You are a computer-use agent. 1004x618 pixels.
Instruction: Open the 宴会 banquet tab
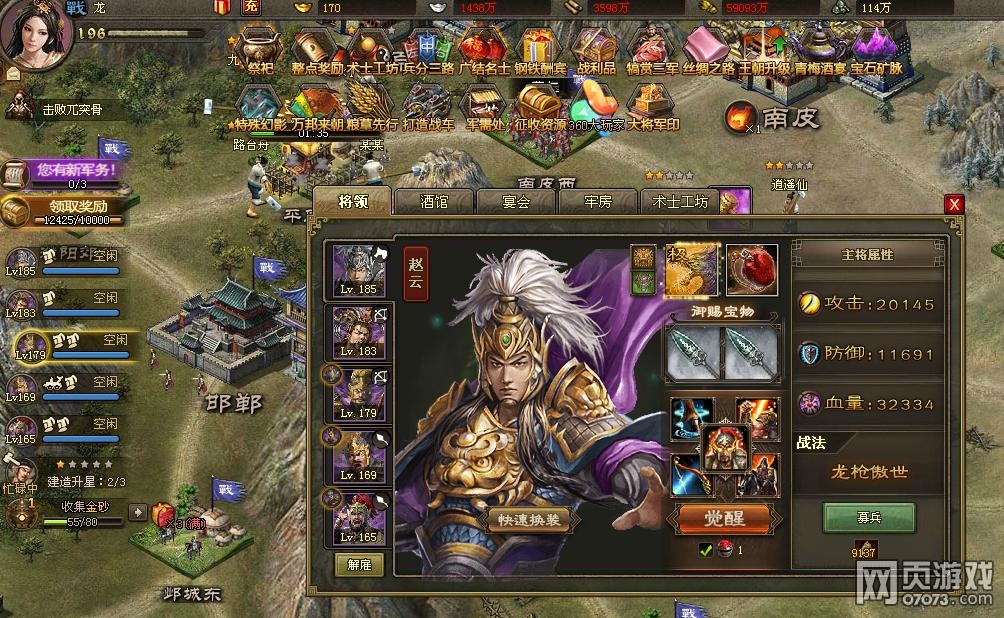click(516, 201)
